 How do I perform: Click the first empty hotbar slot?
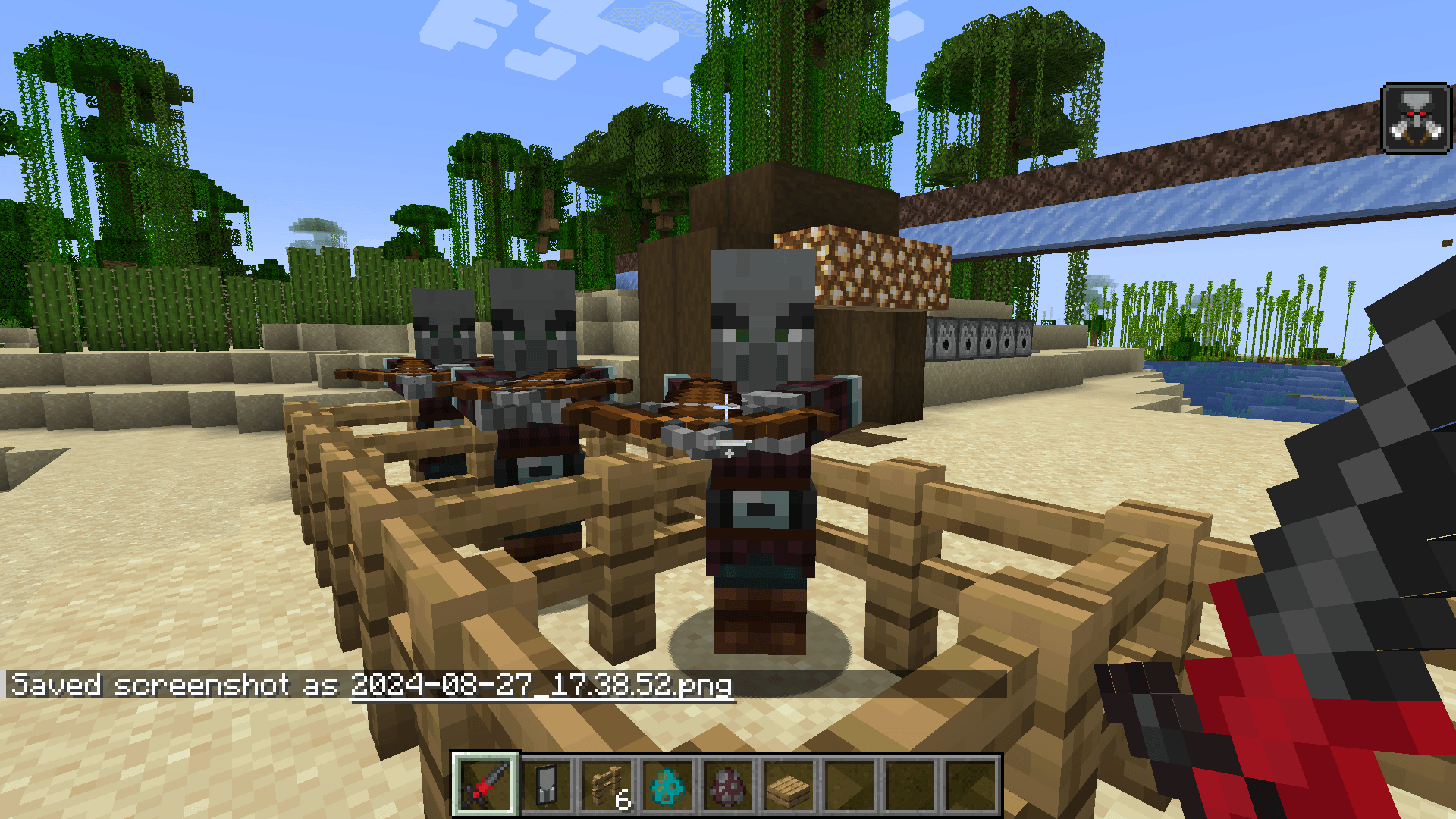click(849, 785)
